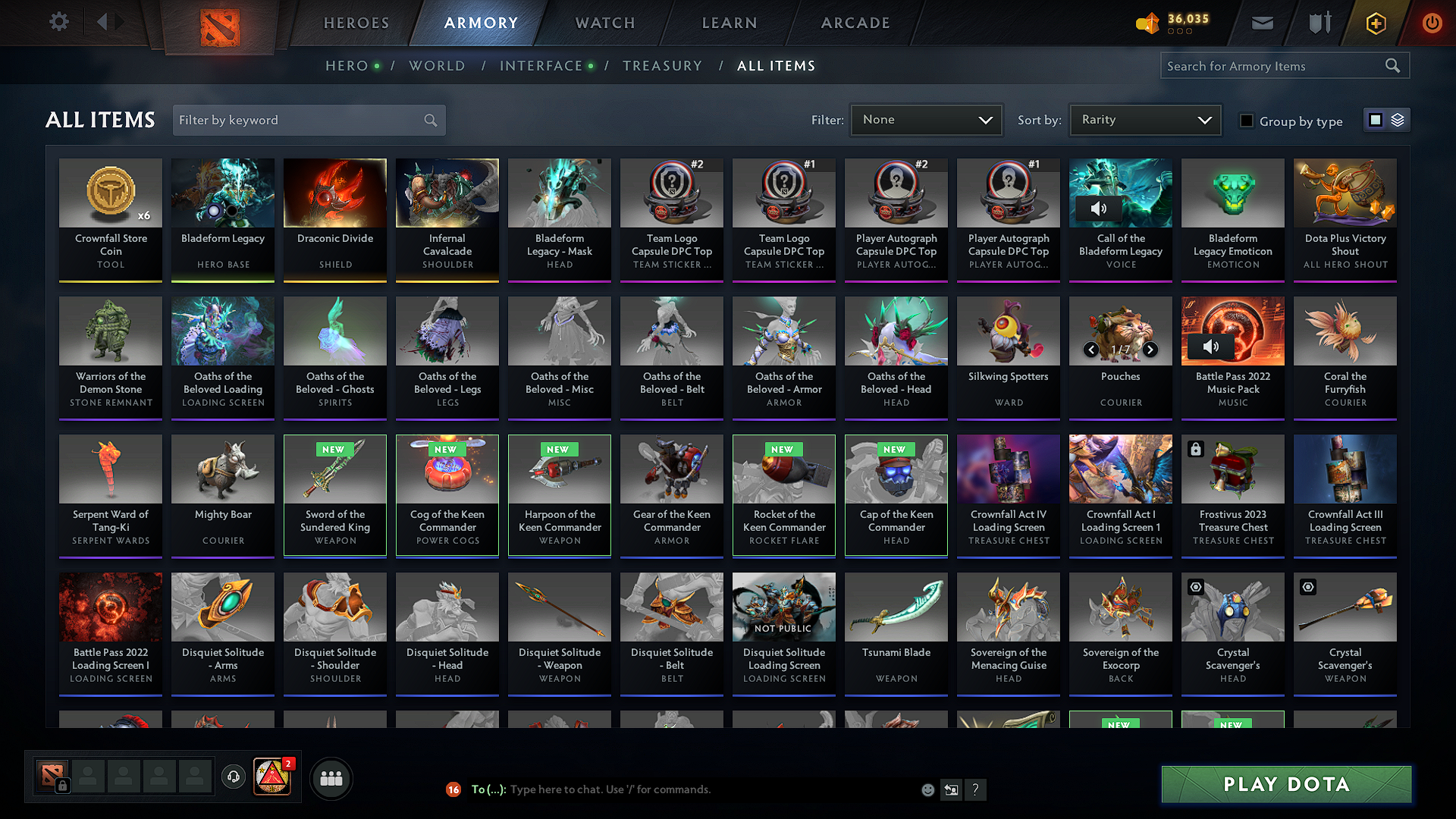Advance the Pouches courier style with right arrow
This screenshot has width=1456, height=819.
tap(1150, 350)
